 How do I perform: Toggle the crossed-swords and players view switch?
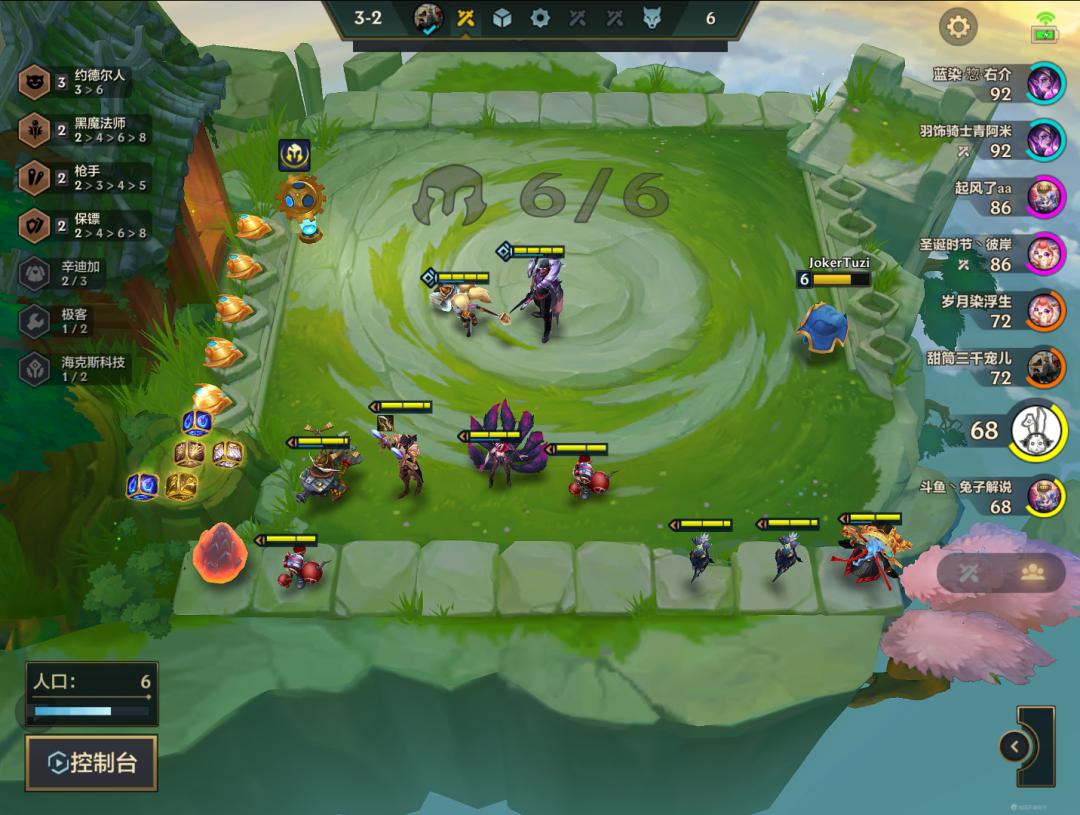click(x=1000, y=572)
